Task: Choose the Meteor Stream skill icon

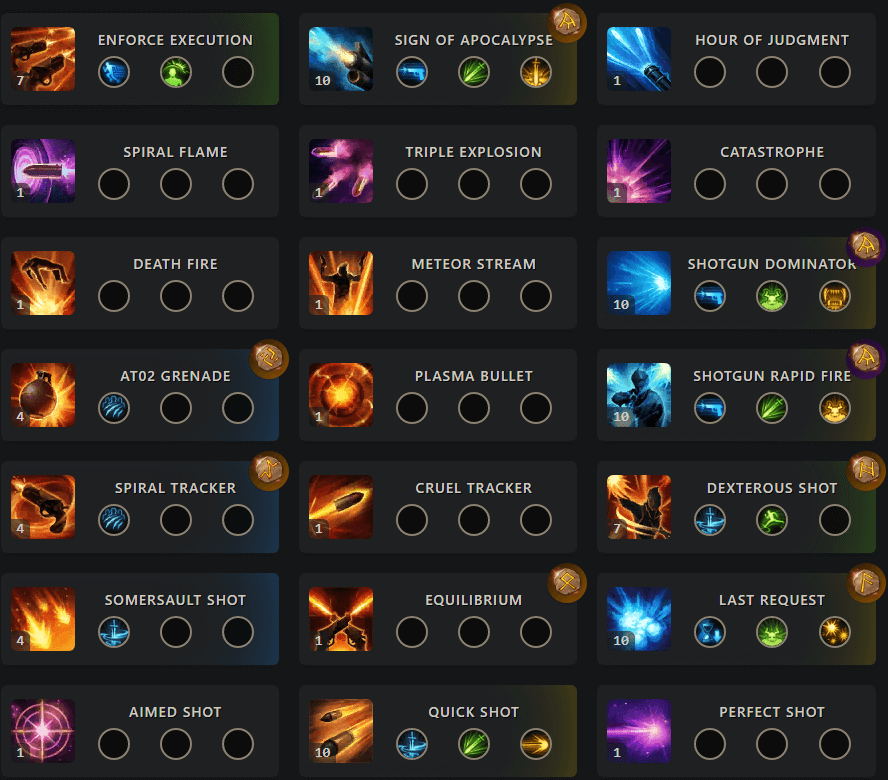Action: point(341,283)
